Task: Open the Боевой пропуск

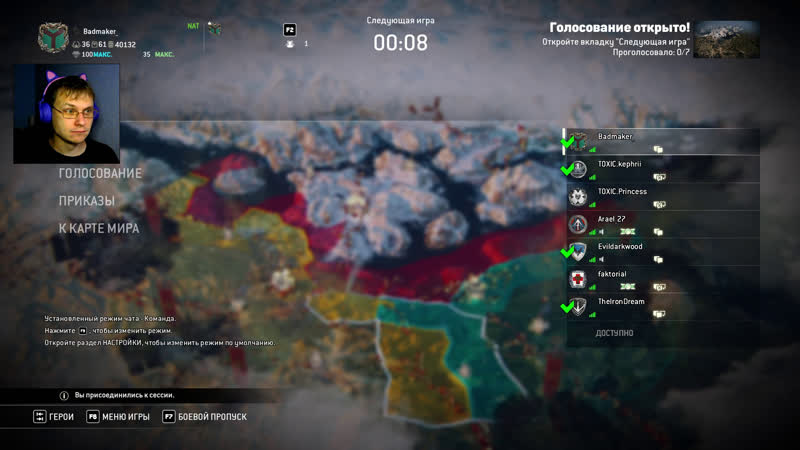Action: 212,416
